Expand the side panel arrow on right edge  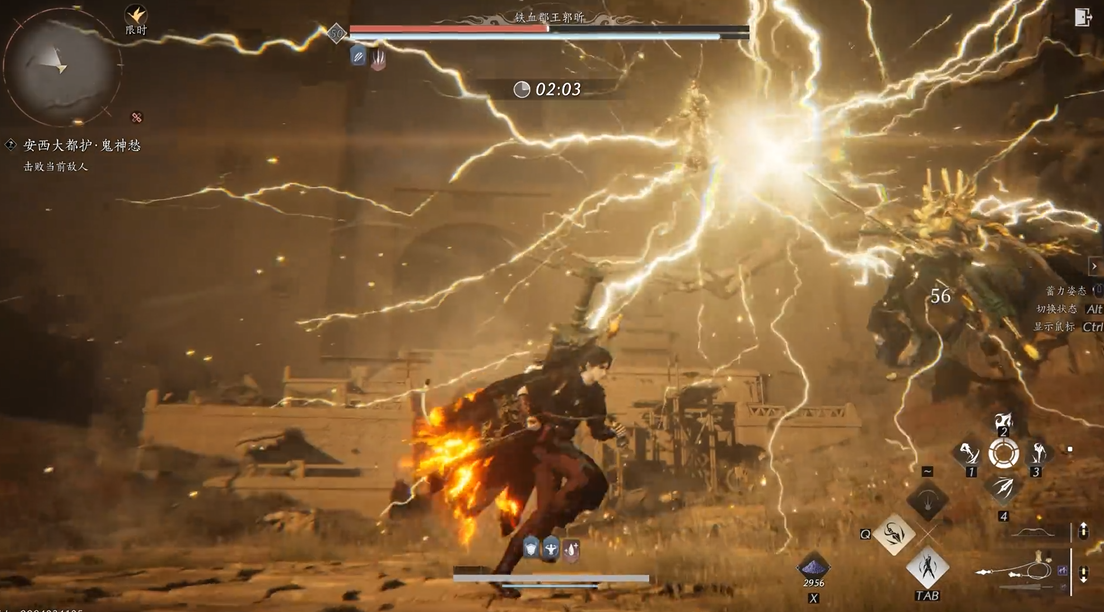pyautogui.click(x=1097, y=266)
